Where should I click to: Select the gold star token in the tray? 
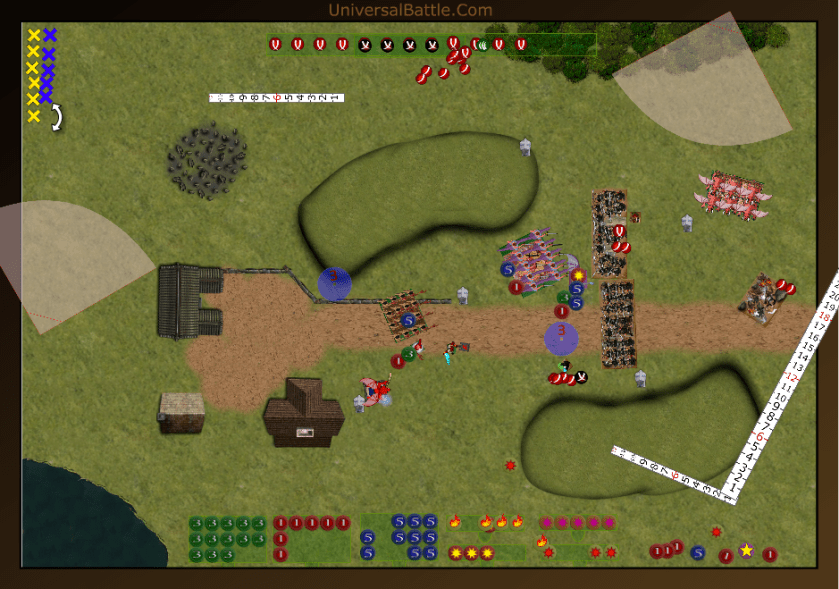[x=746, y=550]
